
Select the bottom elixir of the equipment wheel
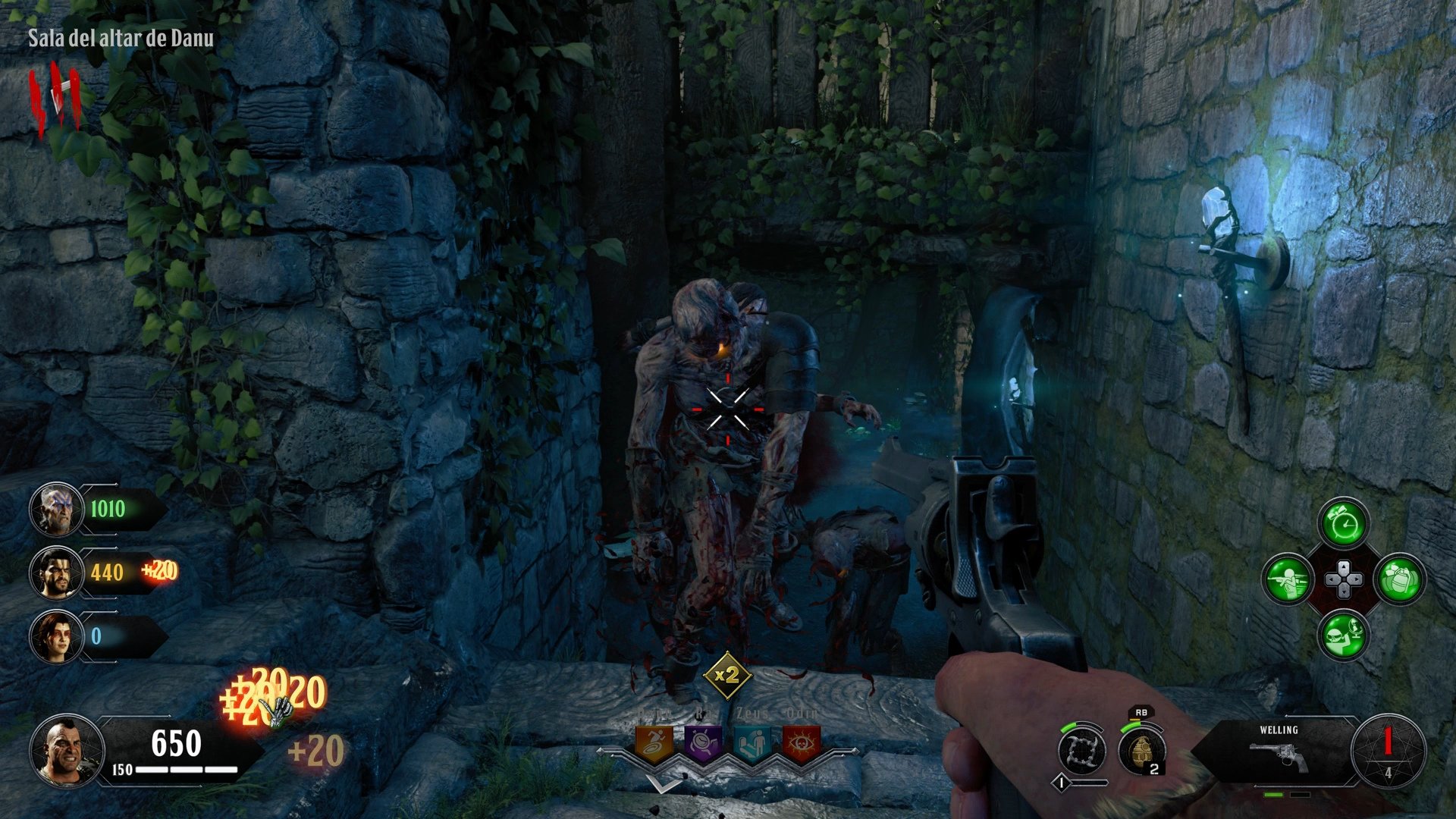point(1344,634)
